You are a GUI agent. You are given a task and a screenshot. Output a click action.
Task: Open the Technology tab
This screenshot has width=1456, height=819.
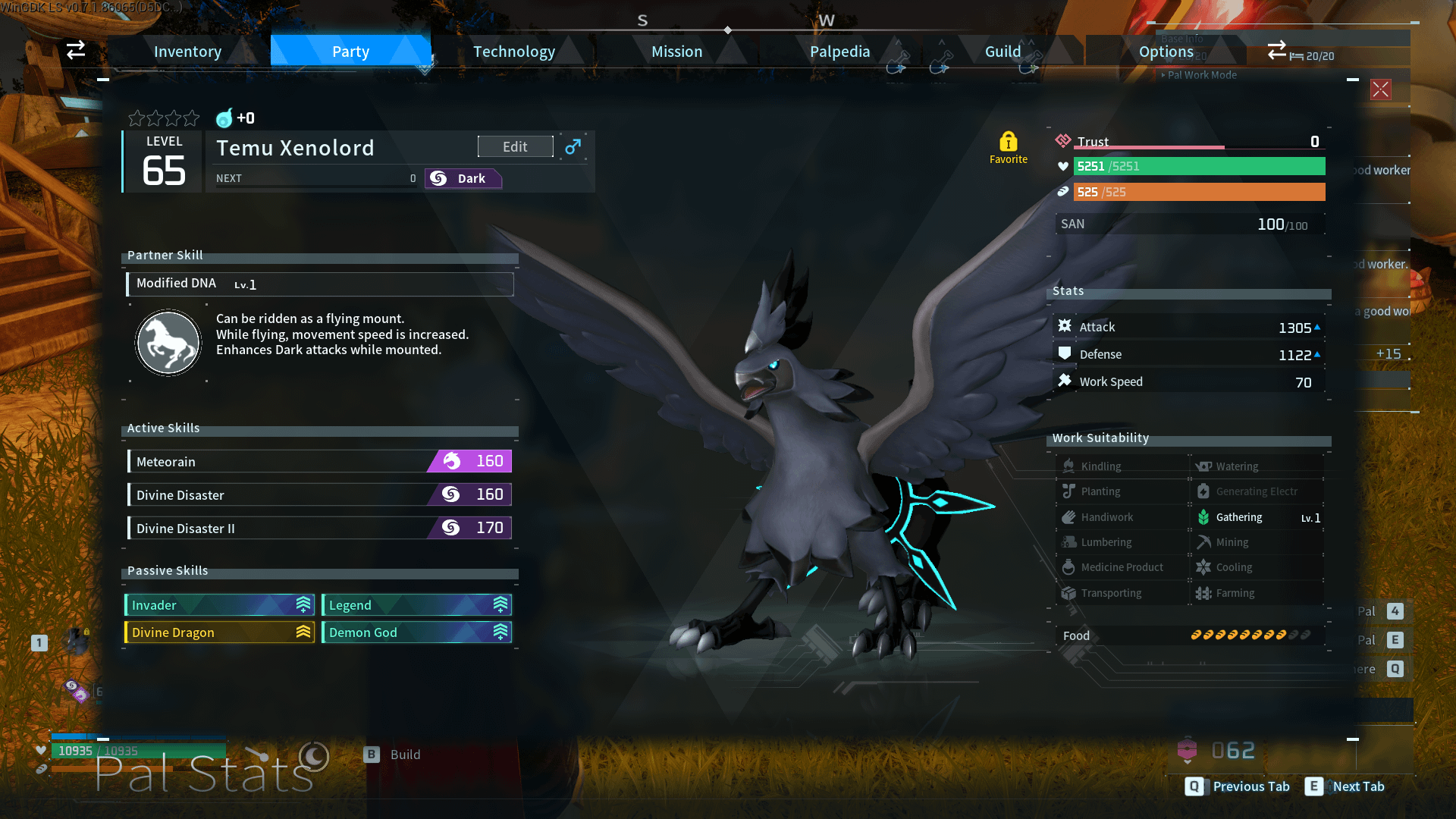(513, 52)
